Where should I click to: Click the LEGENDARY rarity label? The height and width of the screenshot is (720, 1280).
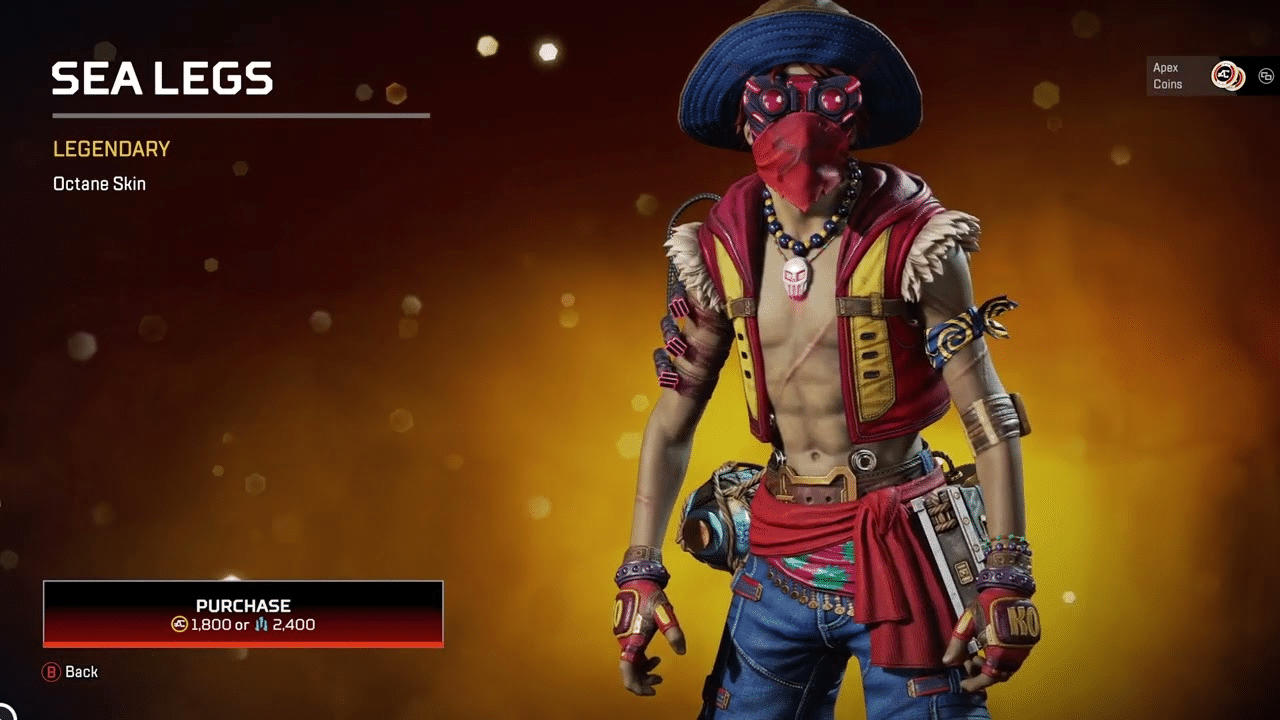click(x=110, y=149)
